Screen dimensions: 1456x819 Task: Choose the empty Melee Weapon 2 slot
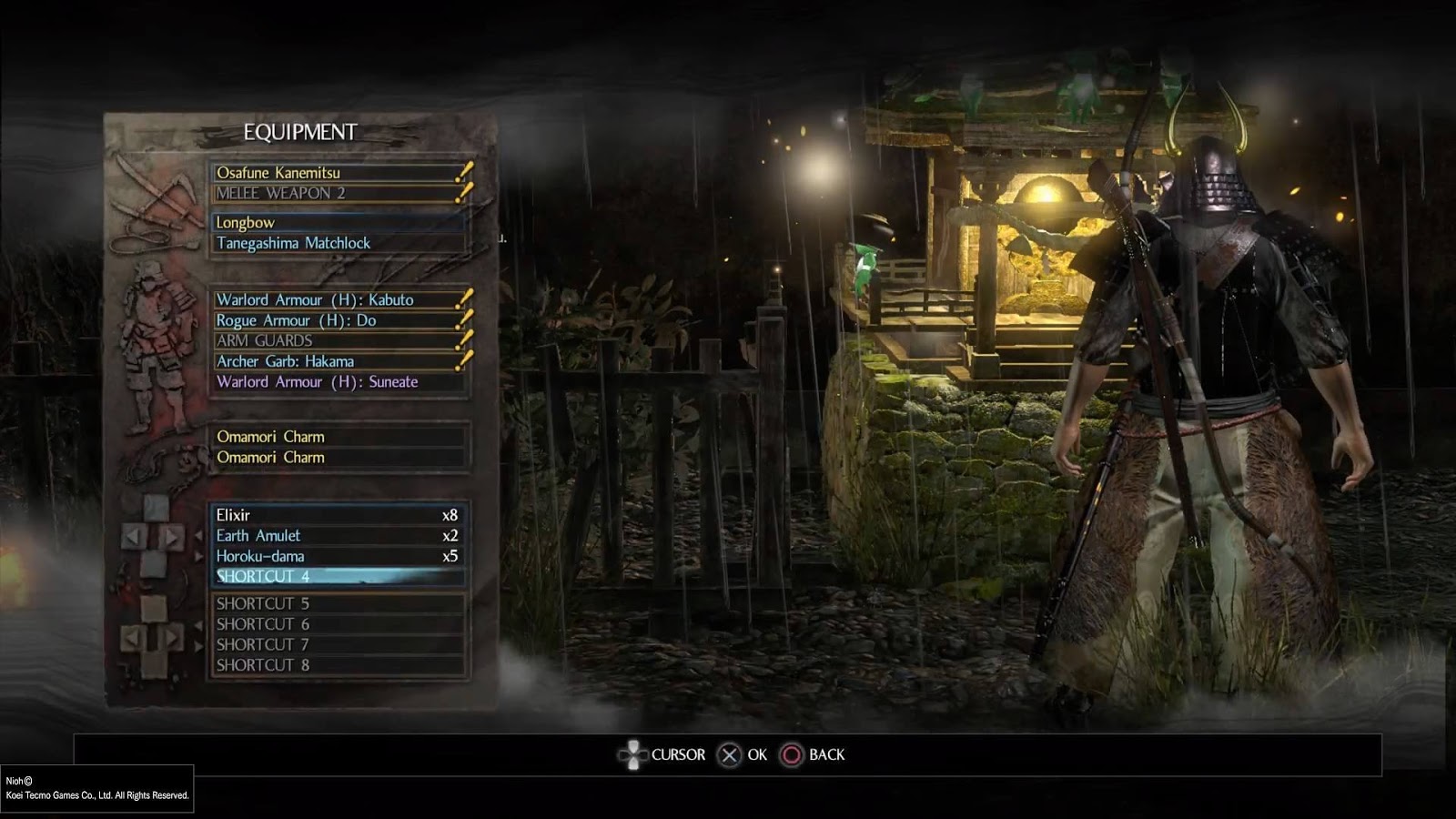337,193
